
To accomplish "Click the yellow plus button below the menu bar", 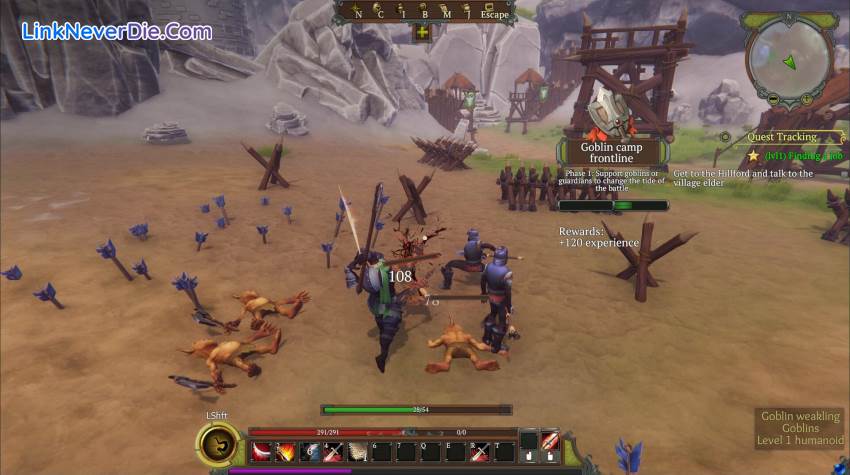I will (x=422, y=32).
